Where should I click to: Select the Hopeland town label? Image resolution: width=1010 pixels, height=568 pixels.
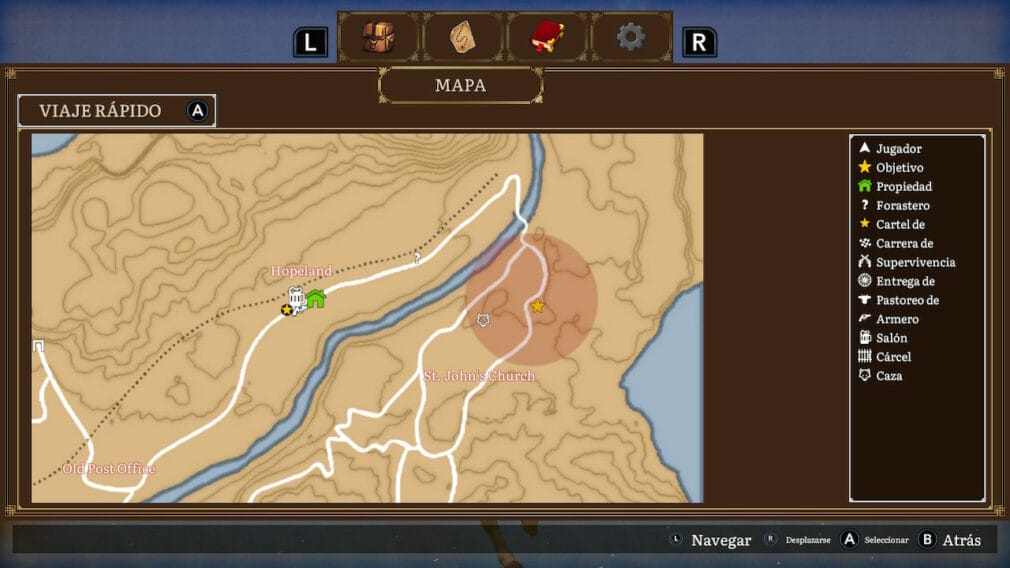click(x=301, y=271)
